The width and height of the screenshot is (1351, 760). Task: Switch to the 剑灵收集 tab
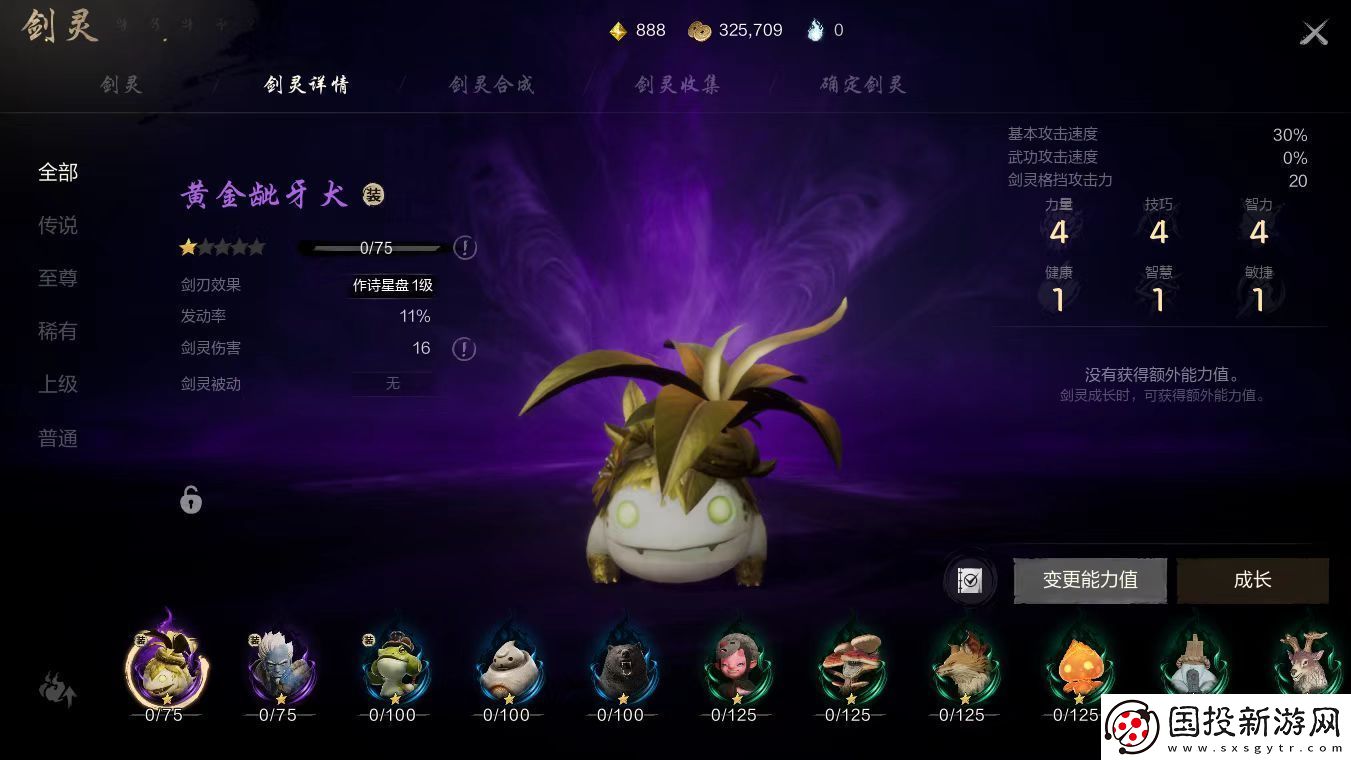(x=677, y=85)
